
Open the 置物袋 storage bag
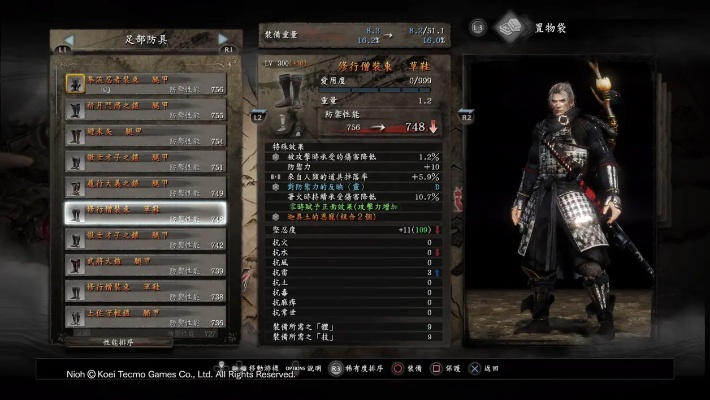(513, 27)
